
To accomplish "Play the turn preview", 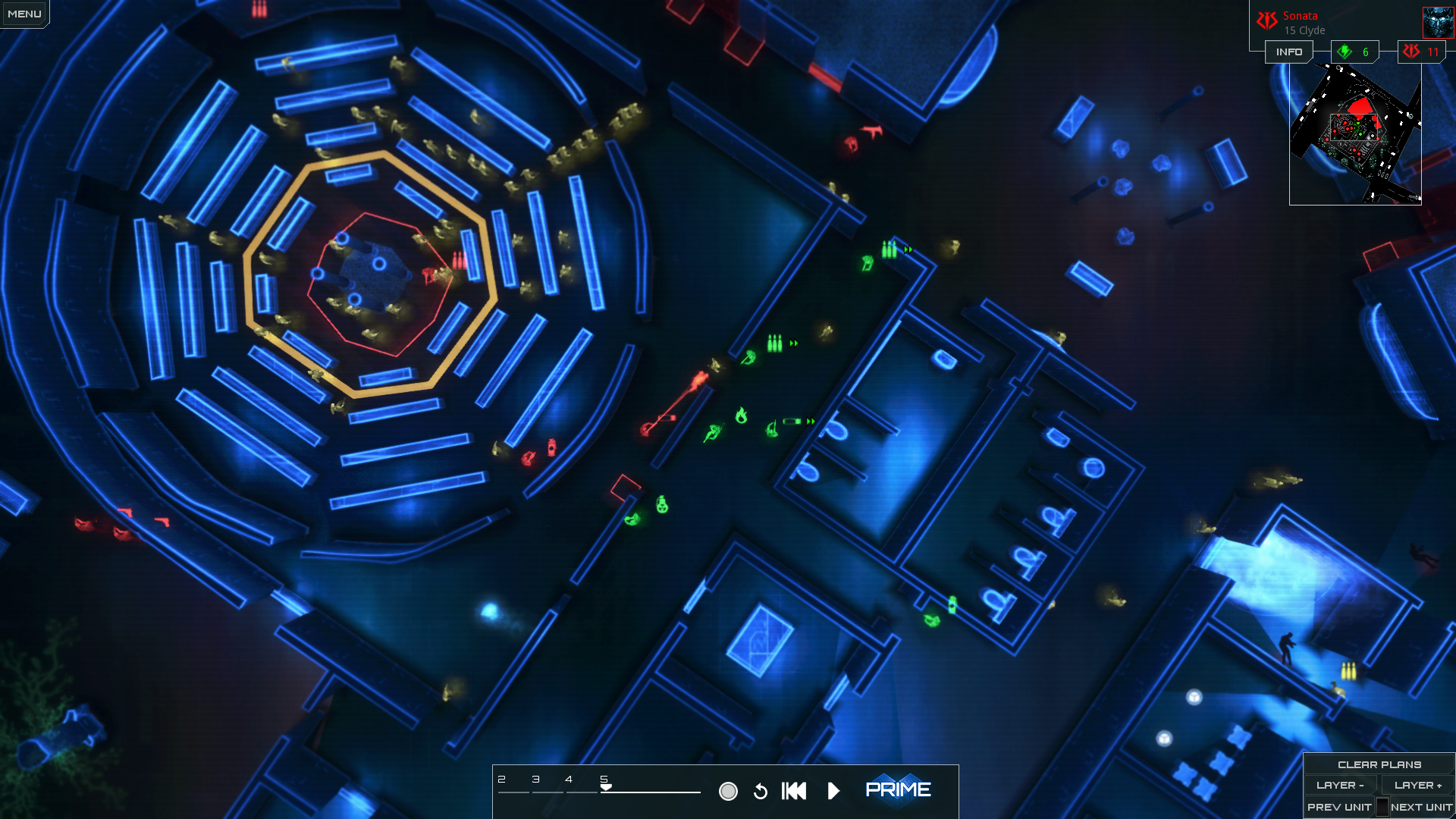I will pyautogui.click(x=833, y=791).
